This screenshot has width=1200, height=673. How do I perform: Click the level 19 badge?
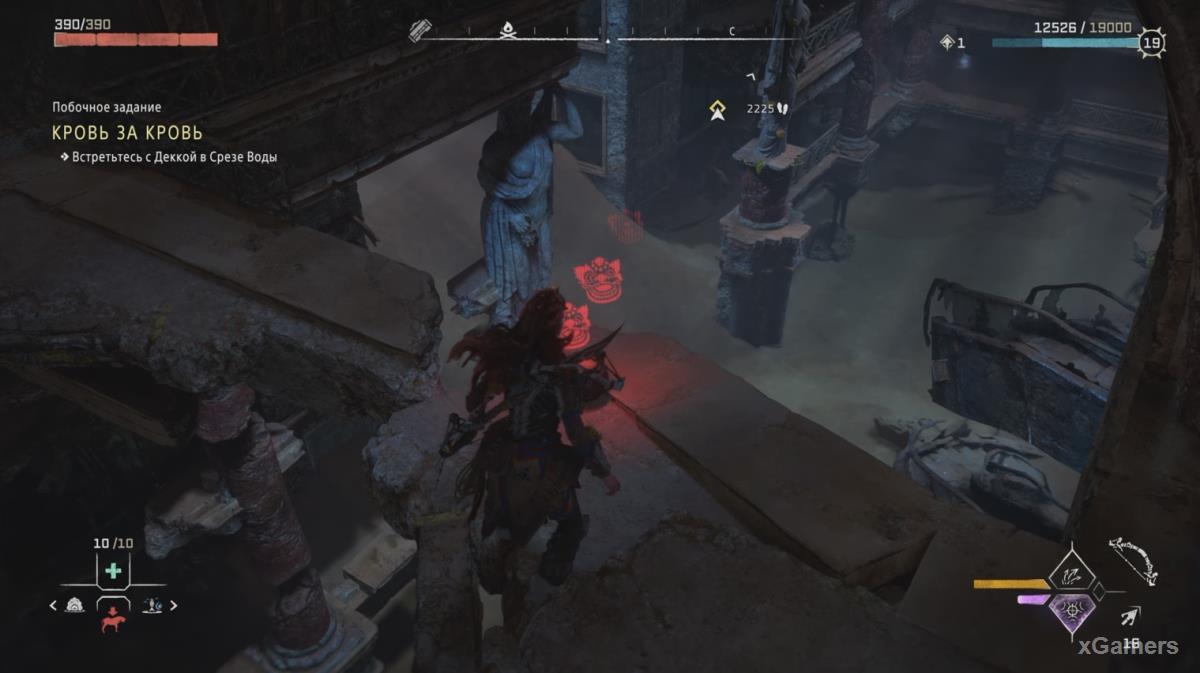click(1152, 43)
